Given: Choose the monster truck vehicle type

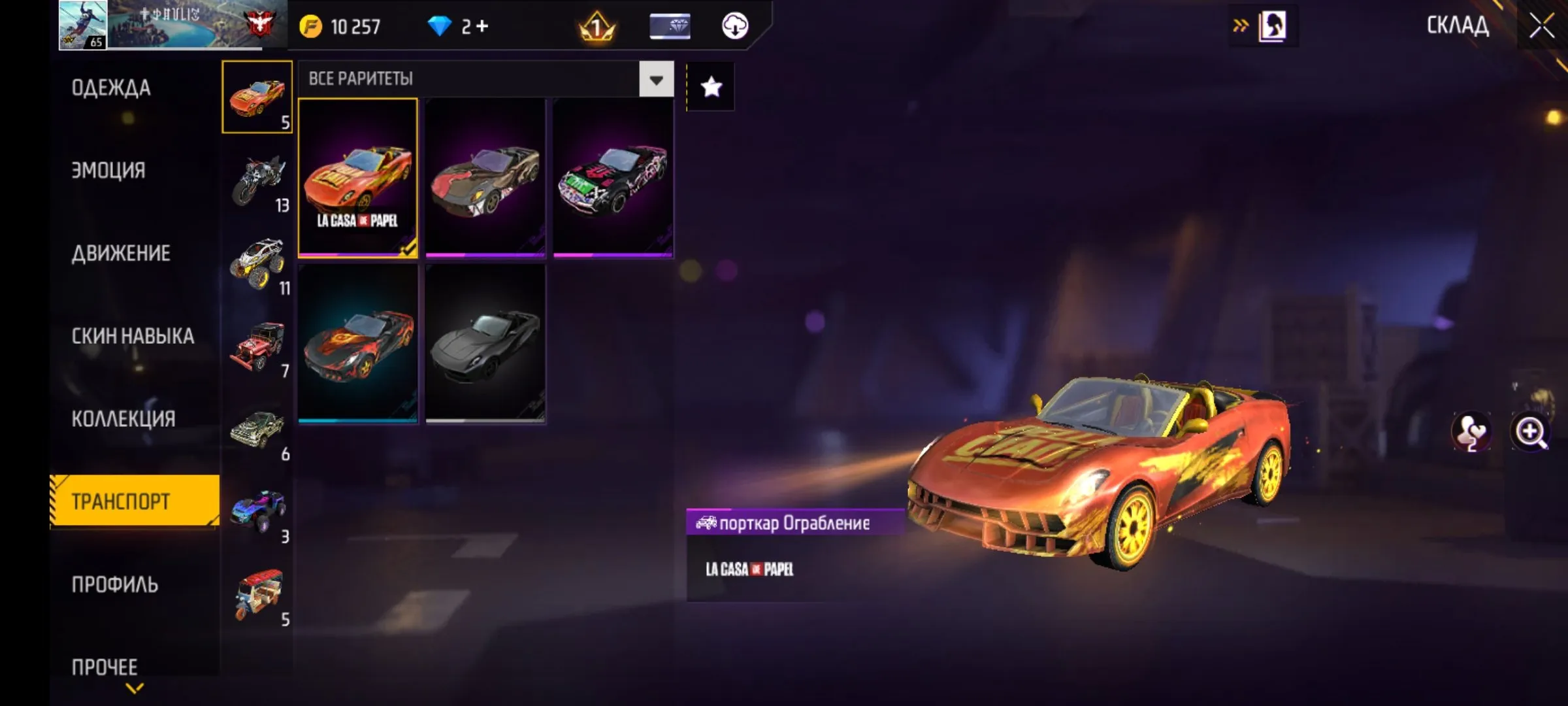Looking at the screenshot, I should coord(257,263).
